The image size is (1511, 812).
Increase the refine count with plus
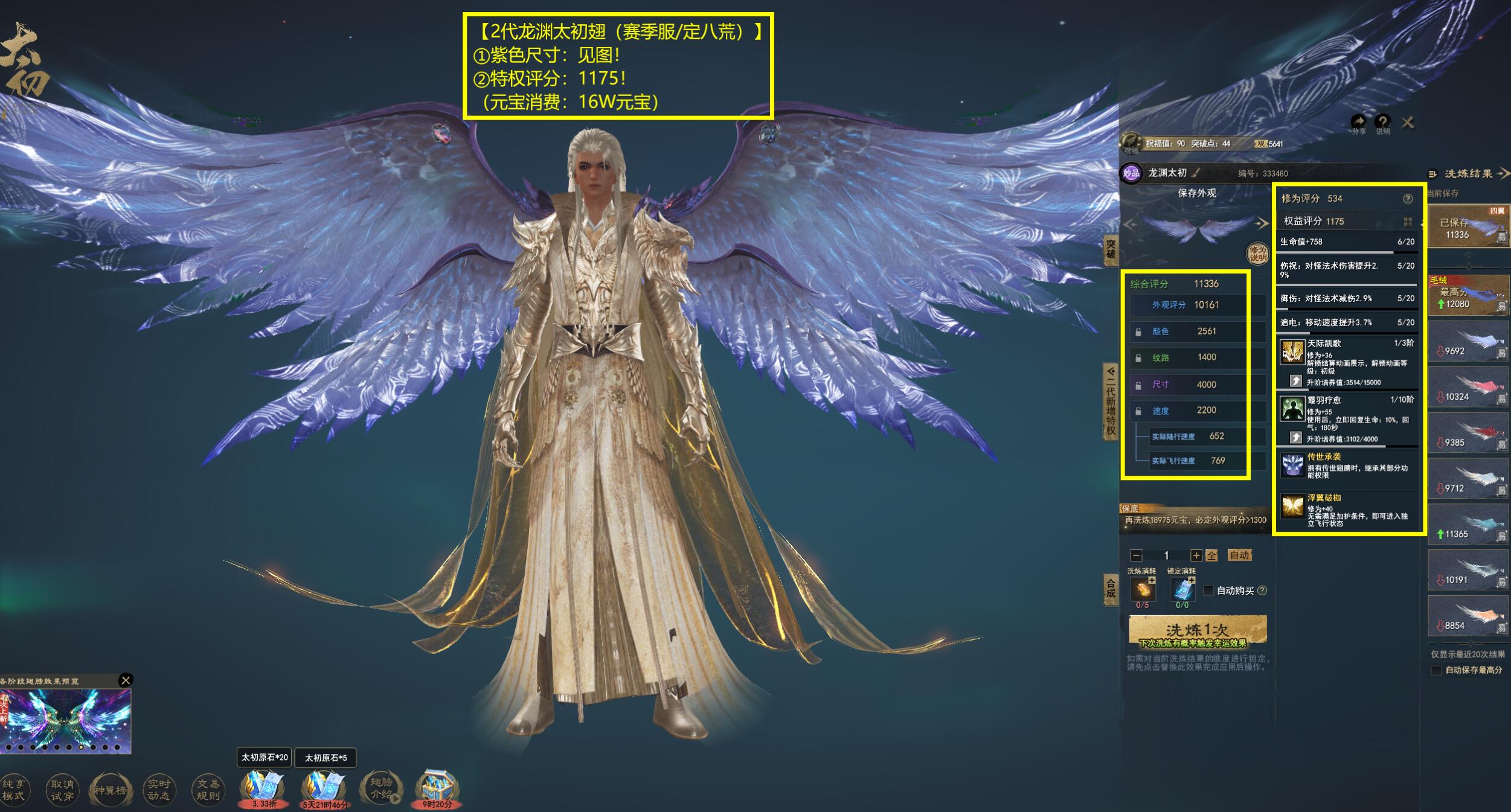coord(1196,555)
